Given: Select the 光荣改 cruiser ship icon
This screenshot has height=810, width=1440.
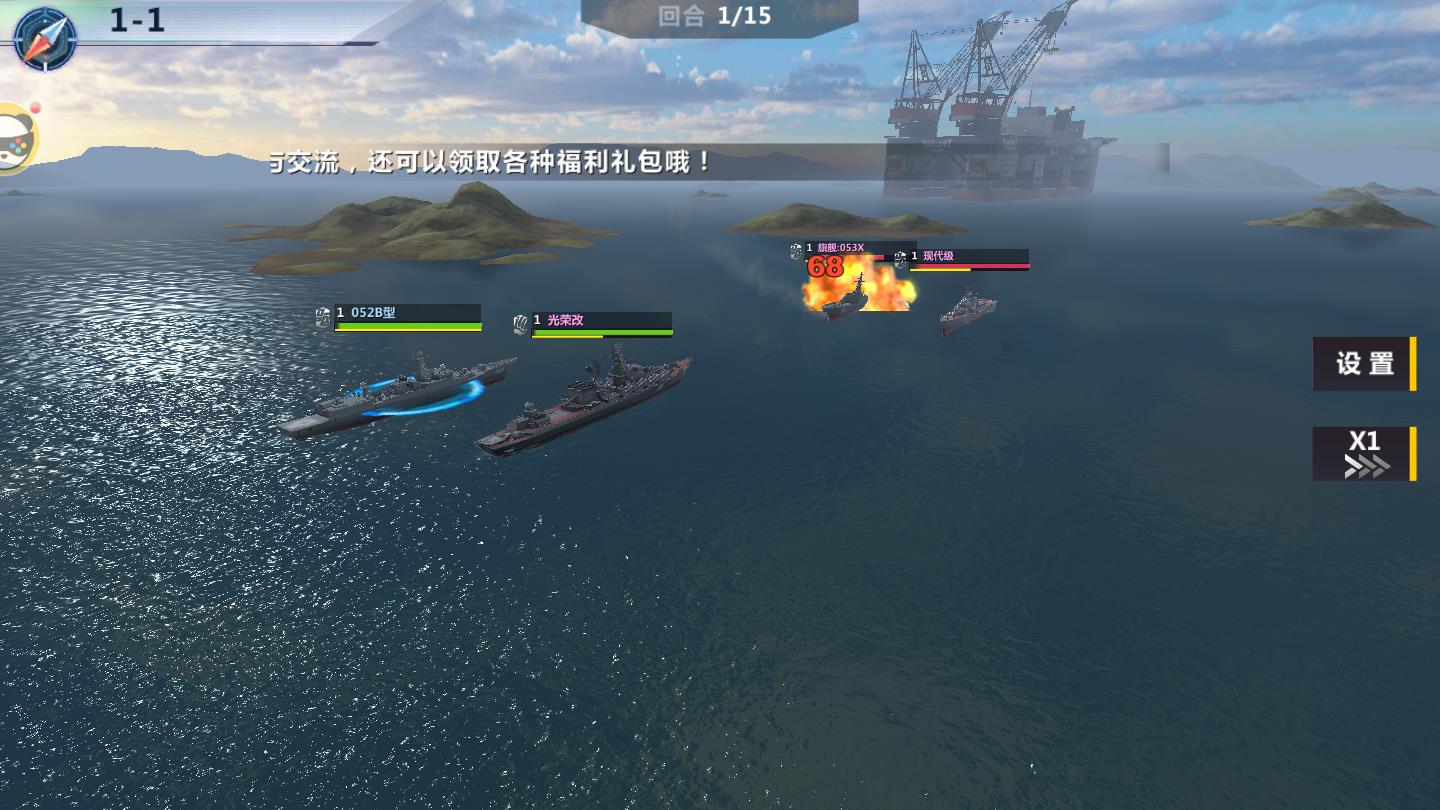Looking at the screenshot, I should pos(518,324).
